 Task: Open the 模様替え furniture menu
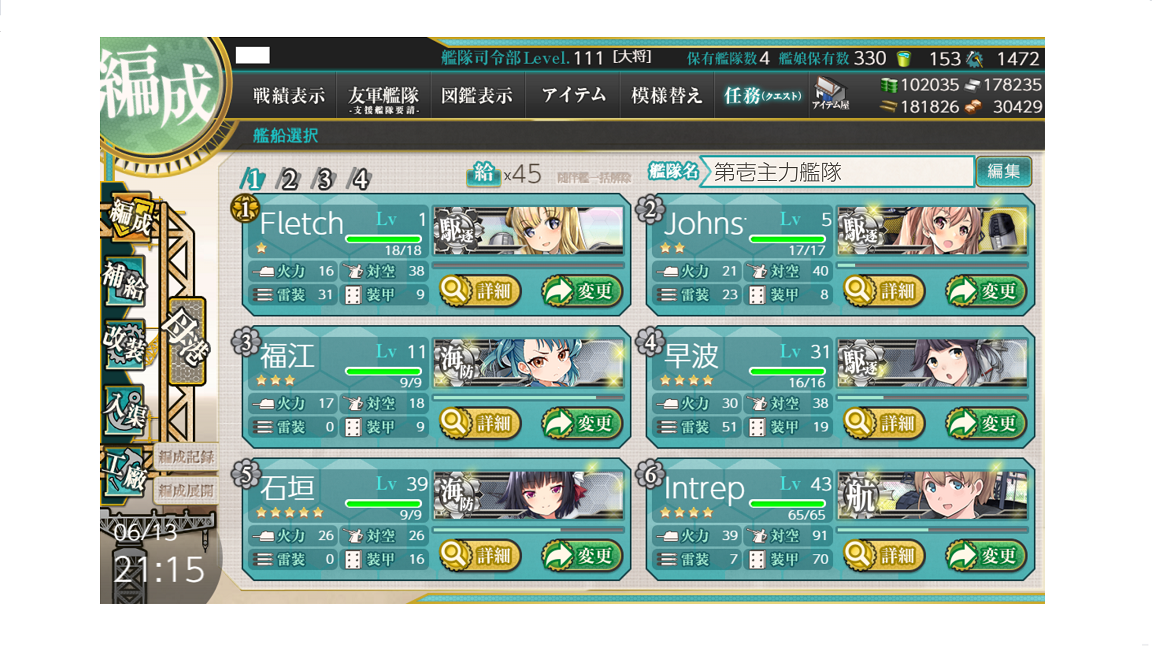664,96
